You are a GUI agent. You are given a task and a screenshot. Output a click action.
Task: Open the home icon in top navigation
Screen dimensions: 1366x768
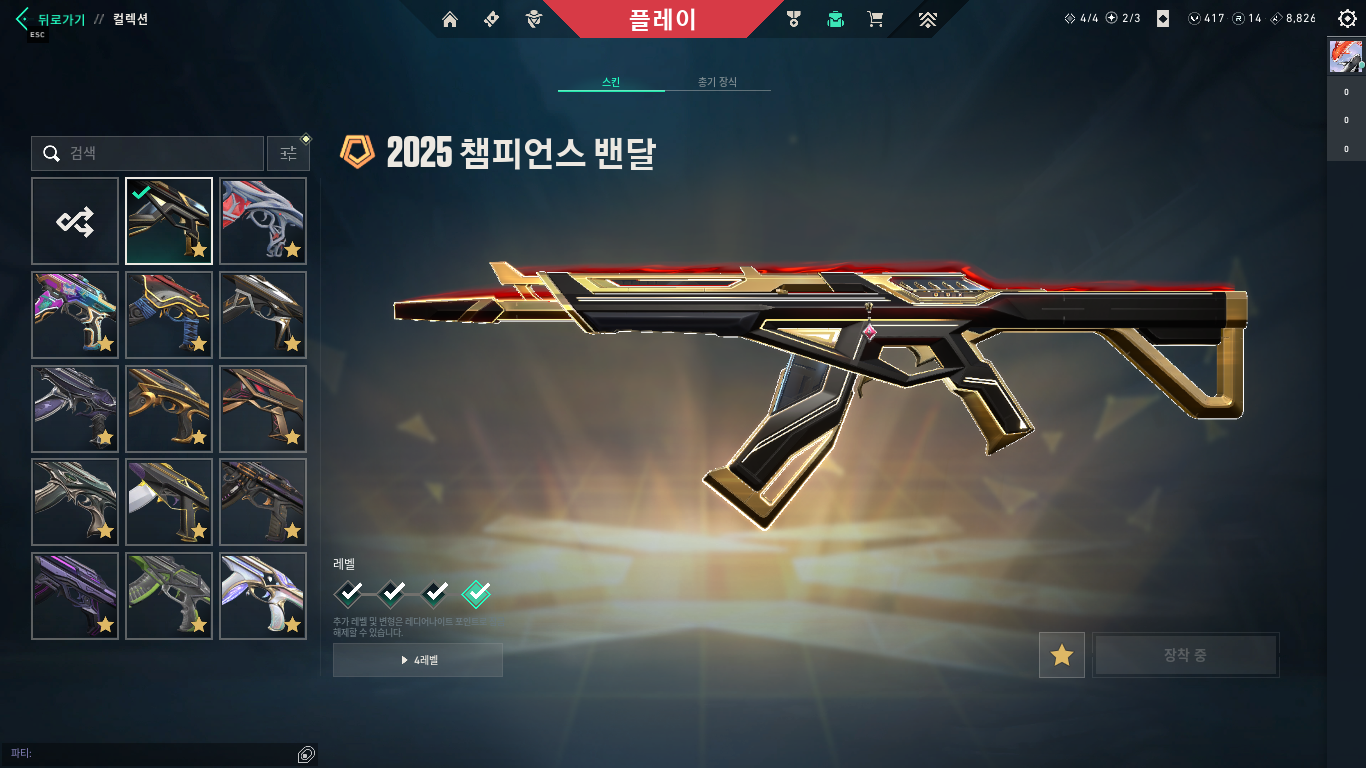click(x=450, y=19)
